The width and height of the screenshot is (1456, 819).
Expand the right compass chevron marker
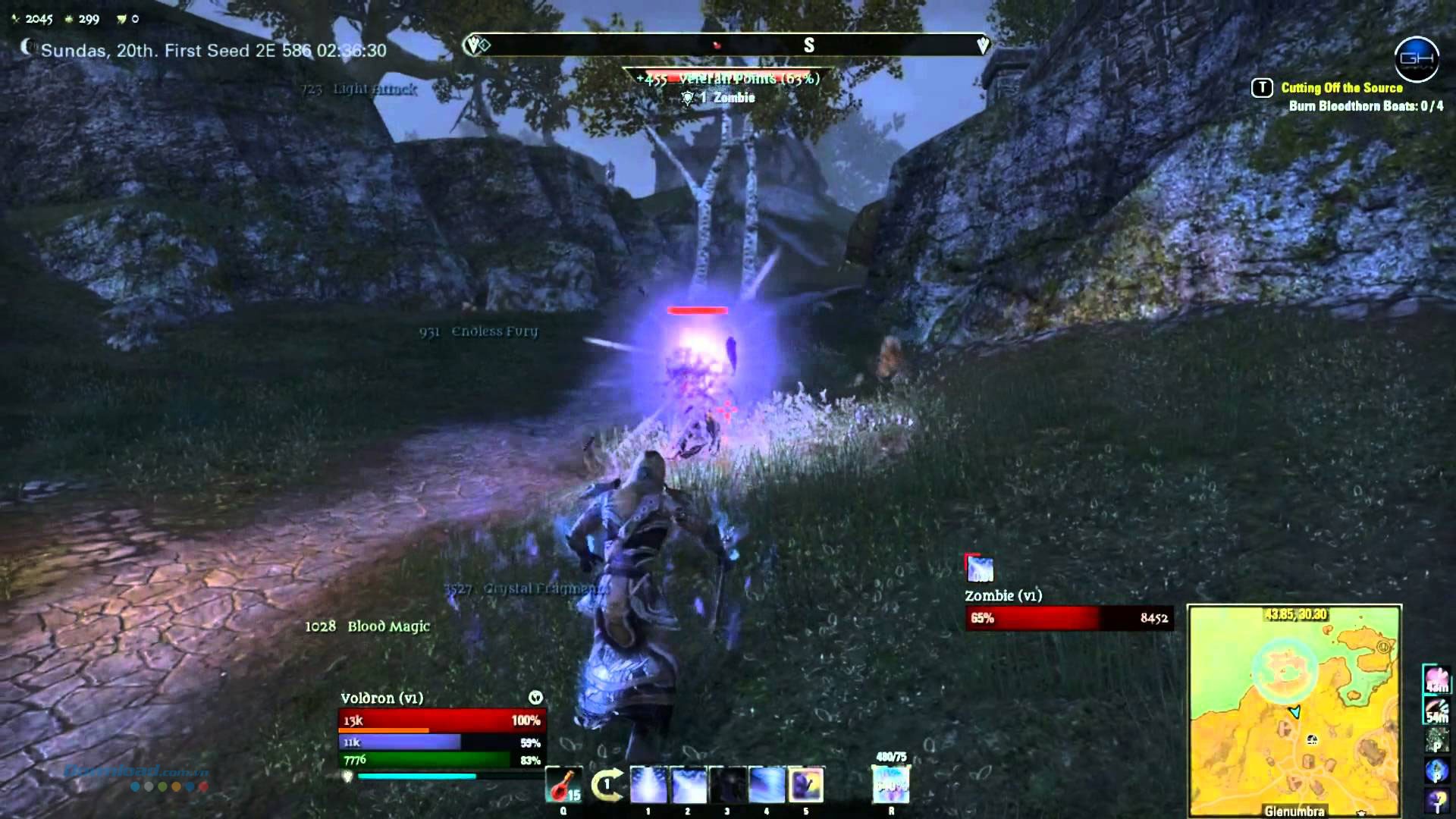click(982, 45)
